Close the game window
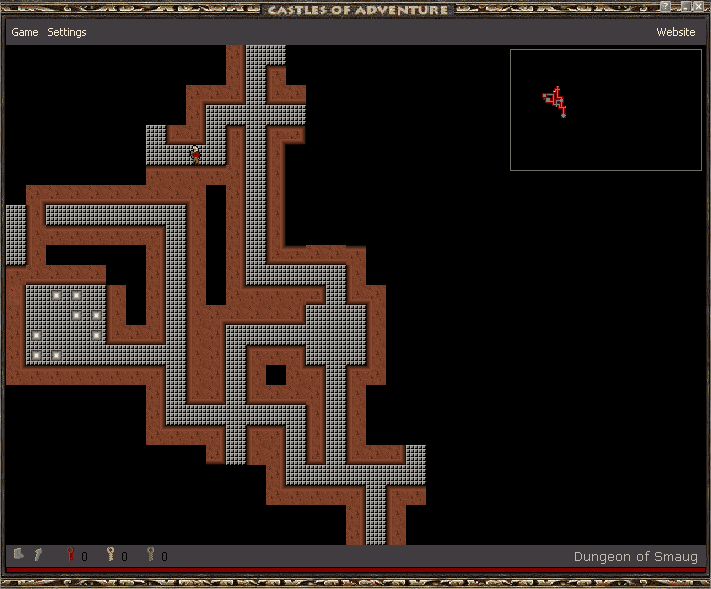The height and width of the screenshot is (589, 711). pos(699,7)
